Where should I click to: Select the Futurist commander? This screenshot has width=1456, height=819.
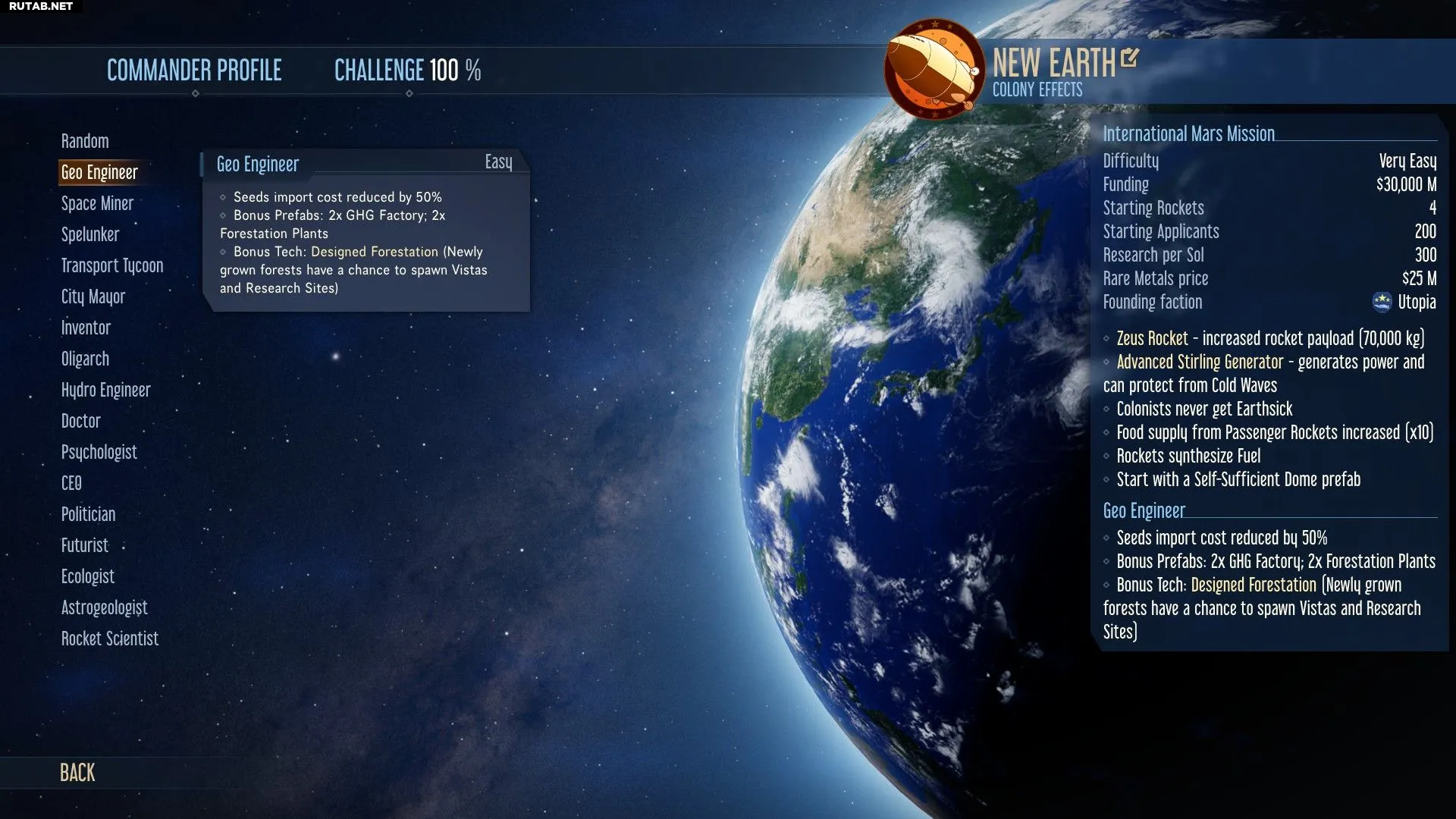click(85, 546)
